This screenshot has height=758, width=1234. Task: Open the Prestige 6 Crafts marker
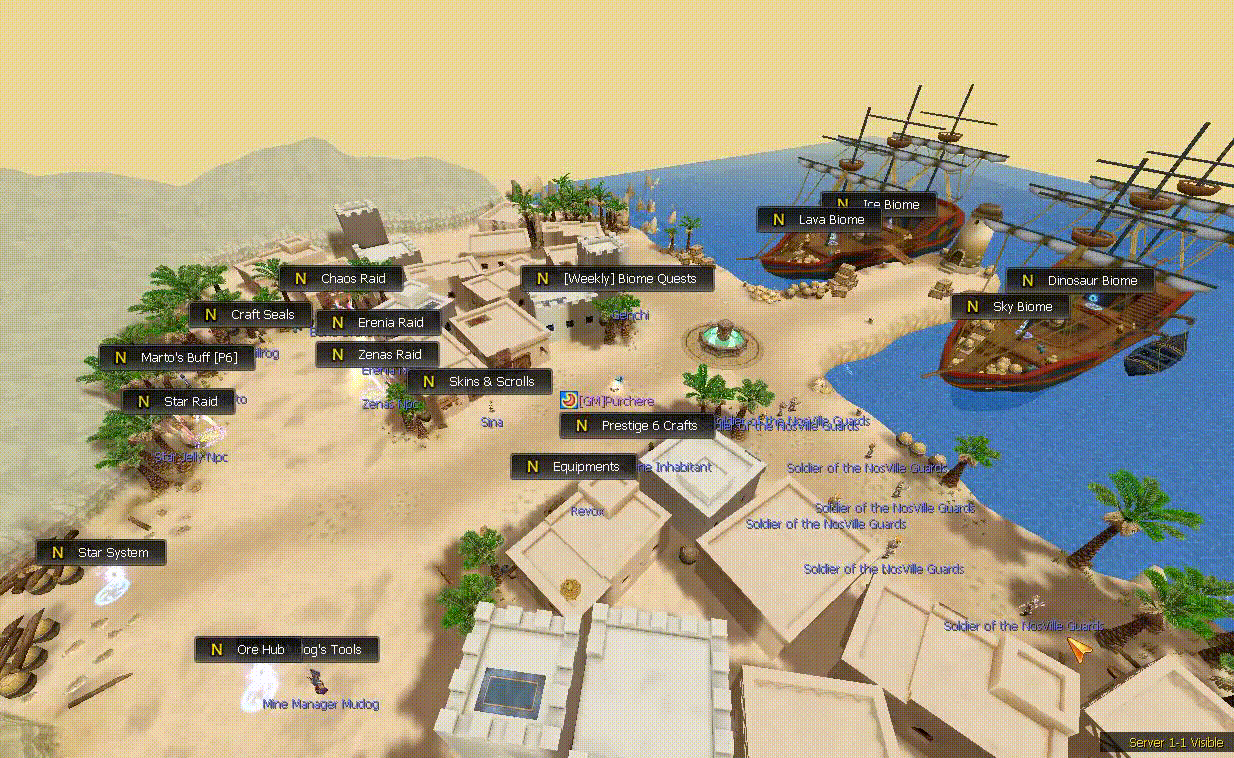[637, 426]
